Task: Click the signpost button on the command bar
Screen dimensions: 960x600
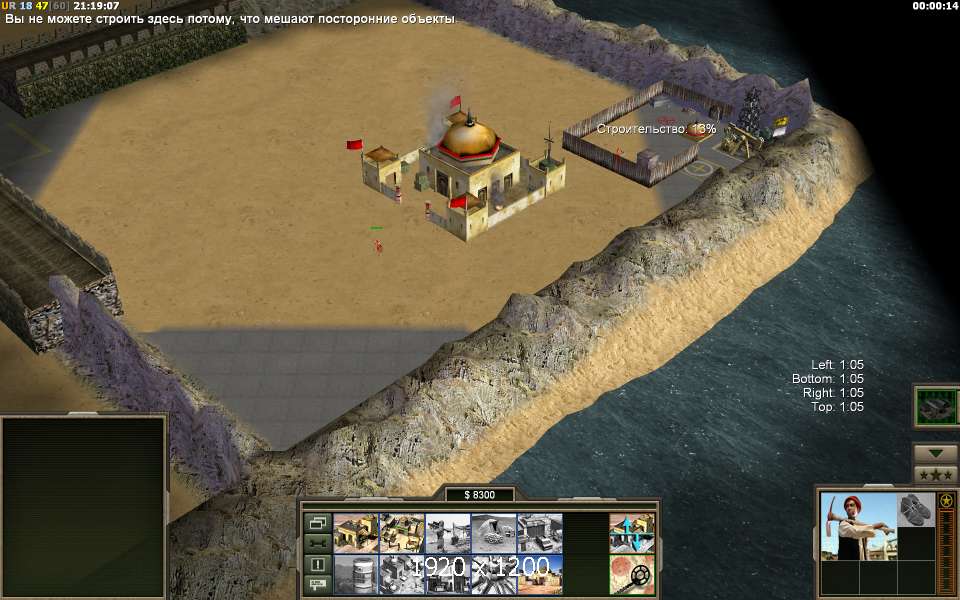Action: [x=318, y=583]
